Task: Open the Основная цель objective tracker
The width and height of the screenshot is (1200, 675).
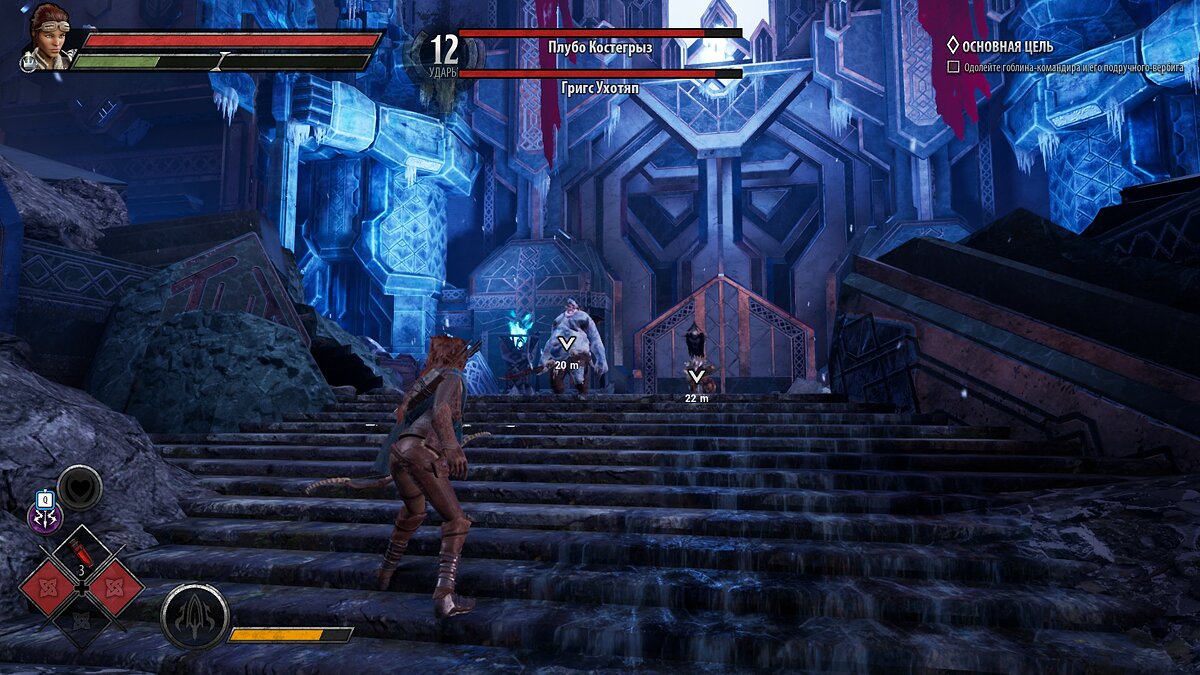Action: 1008,46
